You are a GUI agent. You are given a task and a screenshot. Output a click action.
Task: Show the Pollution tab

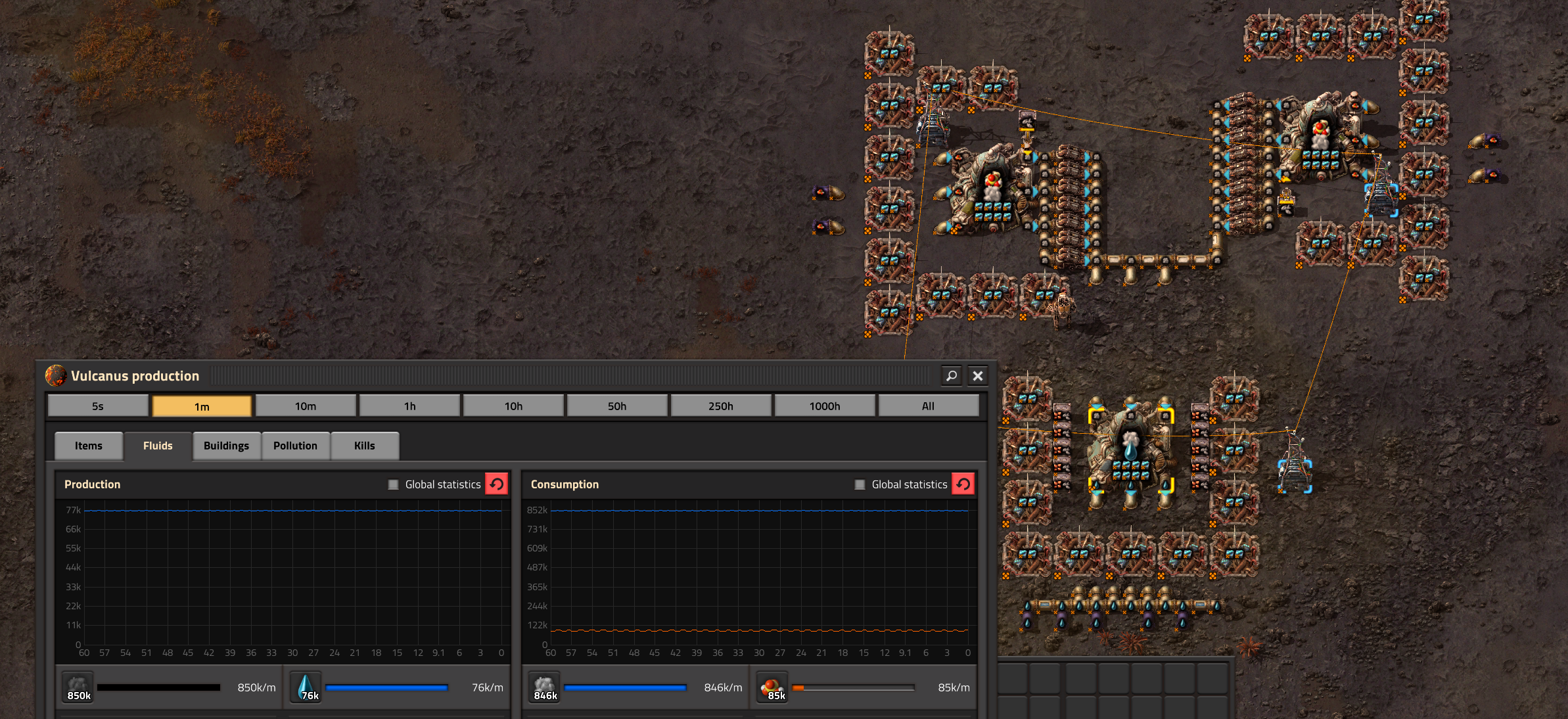(x=295, y=446)
